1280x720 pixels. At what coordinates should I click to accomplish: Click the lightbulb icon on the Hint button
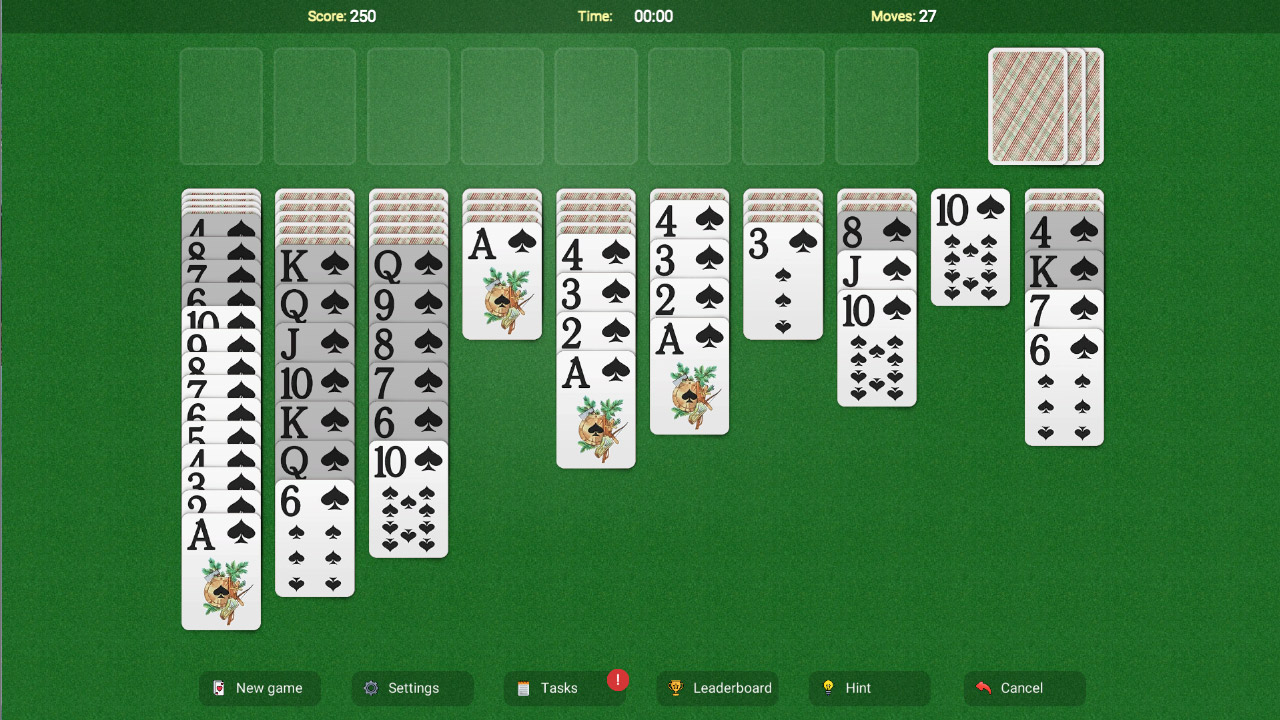click(x=829, y=688)
